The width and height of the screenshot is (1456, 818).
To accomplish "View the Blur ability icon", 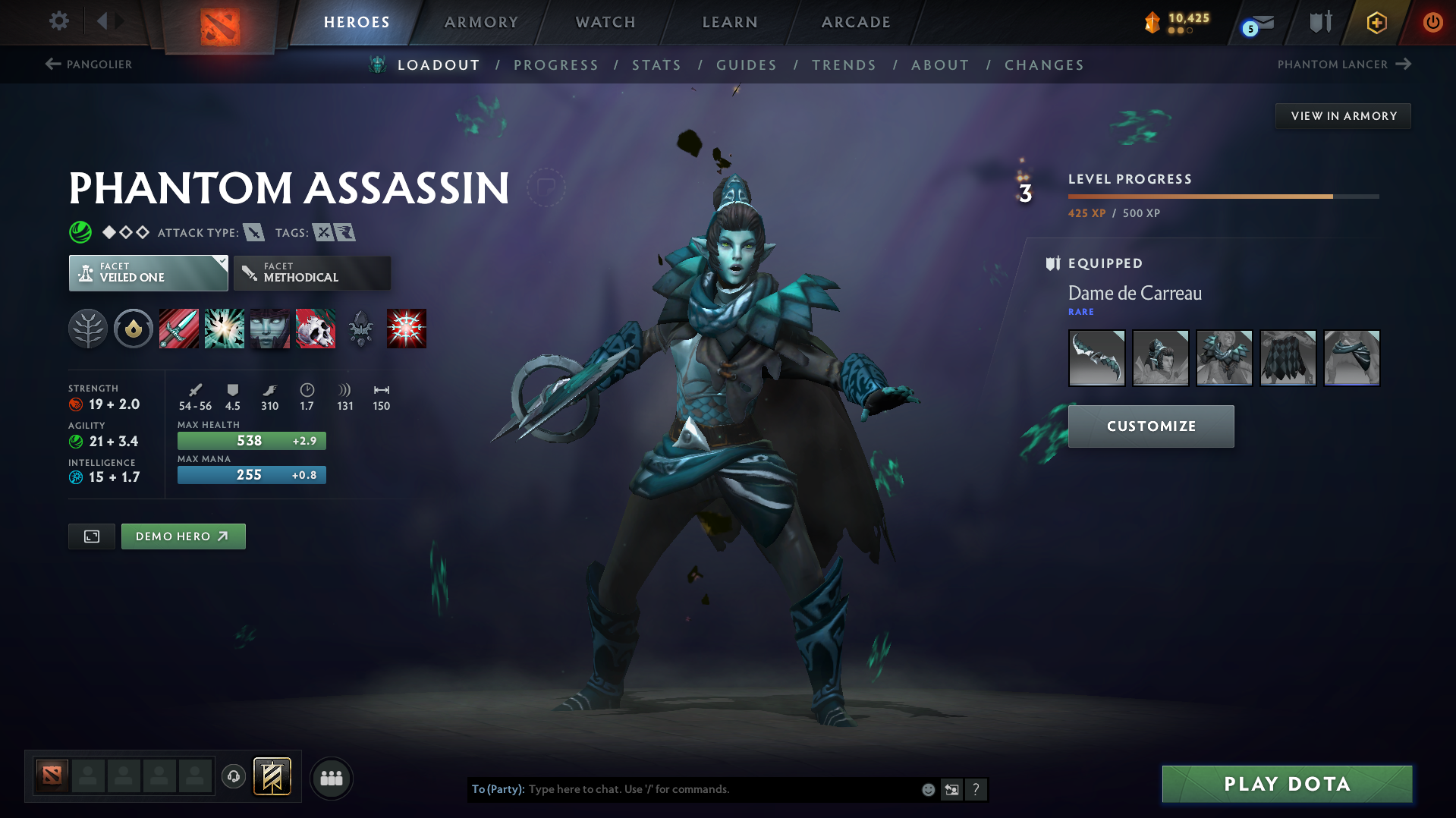I will click(x=270, y=329).
